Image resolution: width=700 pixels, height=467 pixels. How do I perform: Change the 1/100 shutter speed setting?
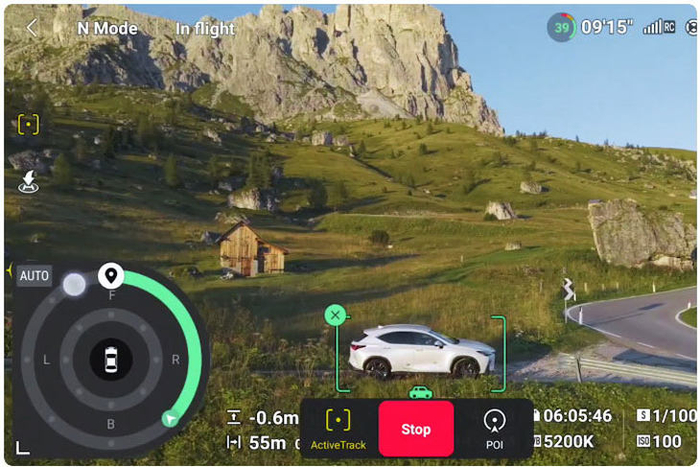[668, 415]
